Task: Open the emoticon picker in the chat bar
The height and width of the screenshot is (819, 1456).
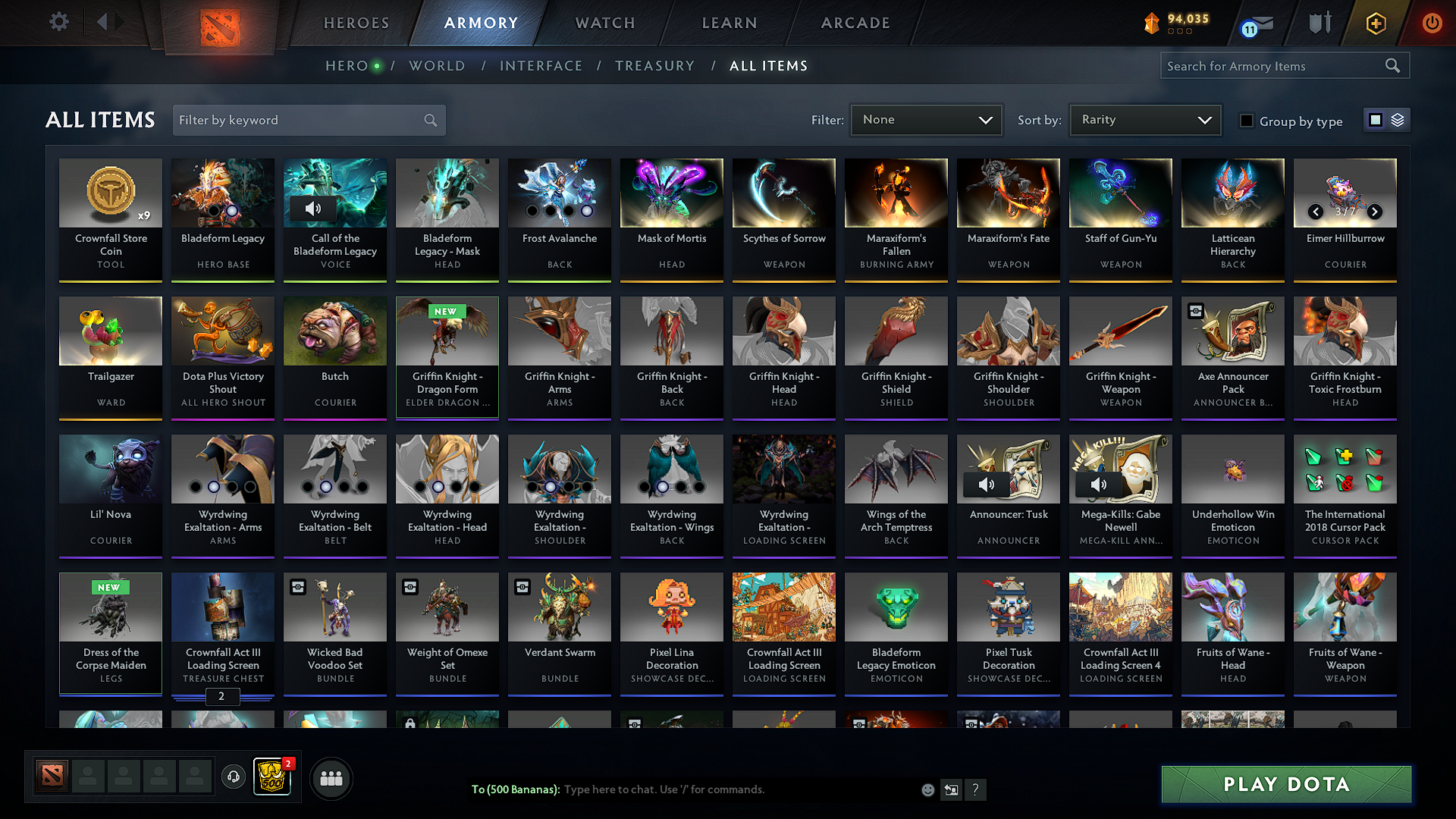Action: (927, 789)
